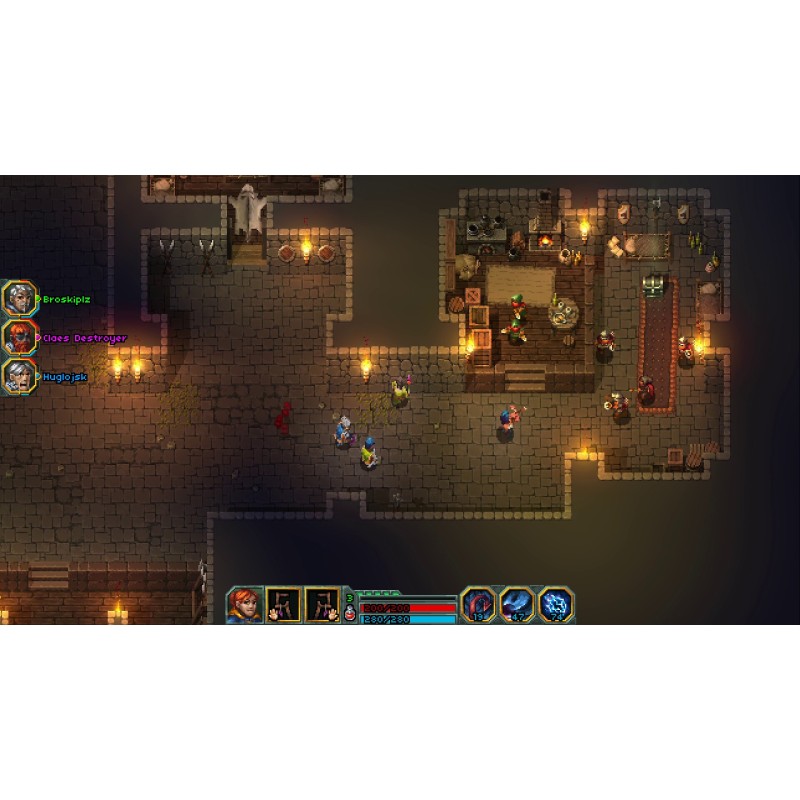
Task: Activate the red hook ability
Action: click(x=477, y=604)
